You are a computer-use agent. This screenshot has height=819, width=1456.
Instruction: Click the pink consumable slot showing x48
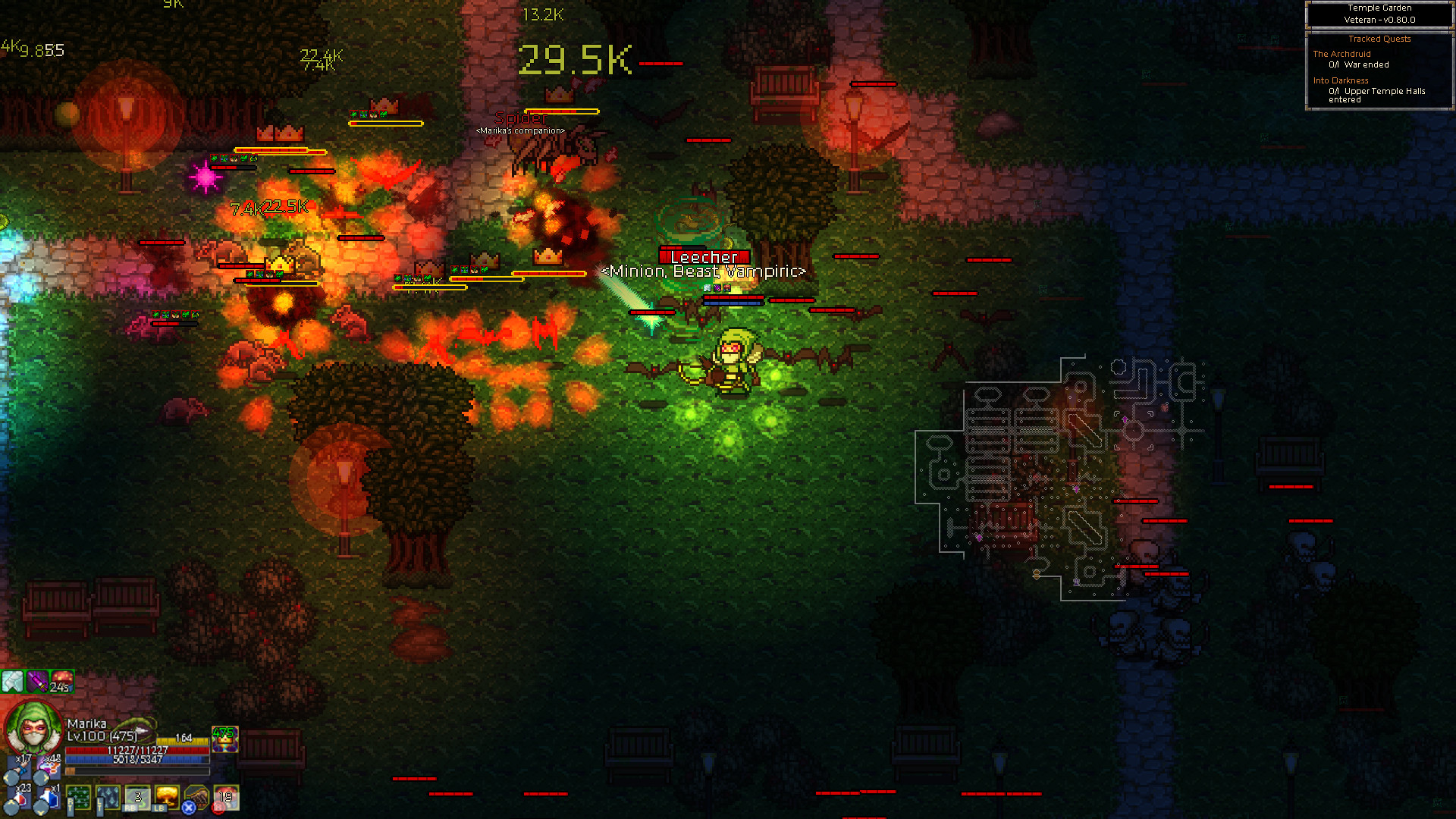49,766
